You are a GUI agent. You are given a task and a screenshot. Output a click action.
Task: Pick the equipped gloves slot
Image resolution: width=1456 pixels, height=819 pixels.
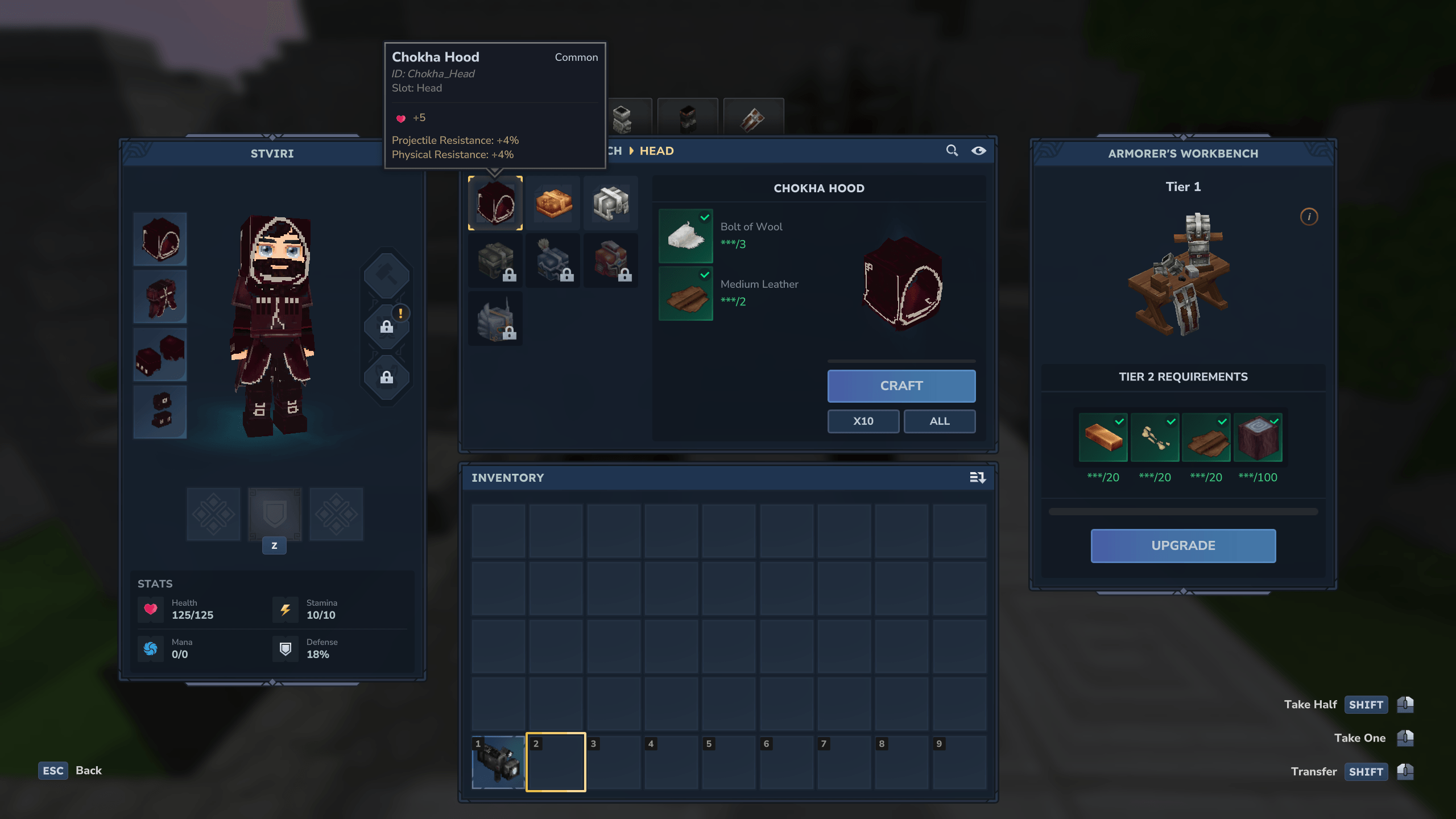click(160, 354)
